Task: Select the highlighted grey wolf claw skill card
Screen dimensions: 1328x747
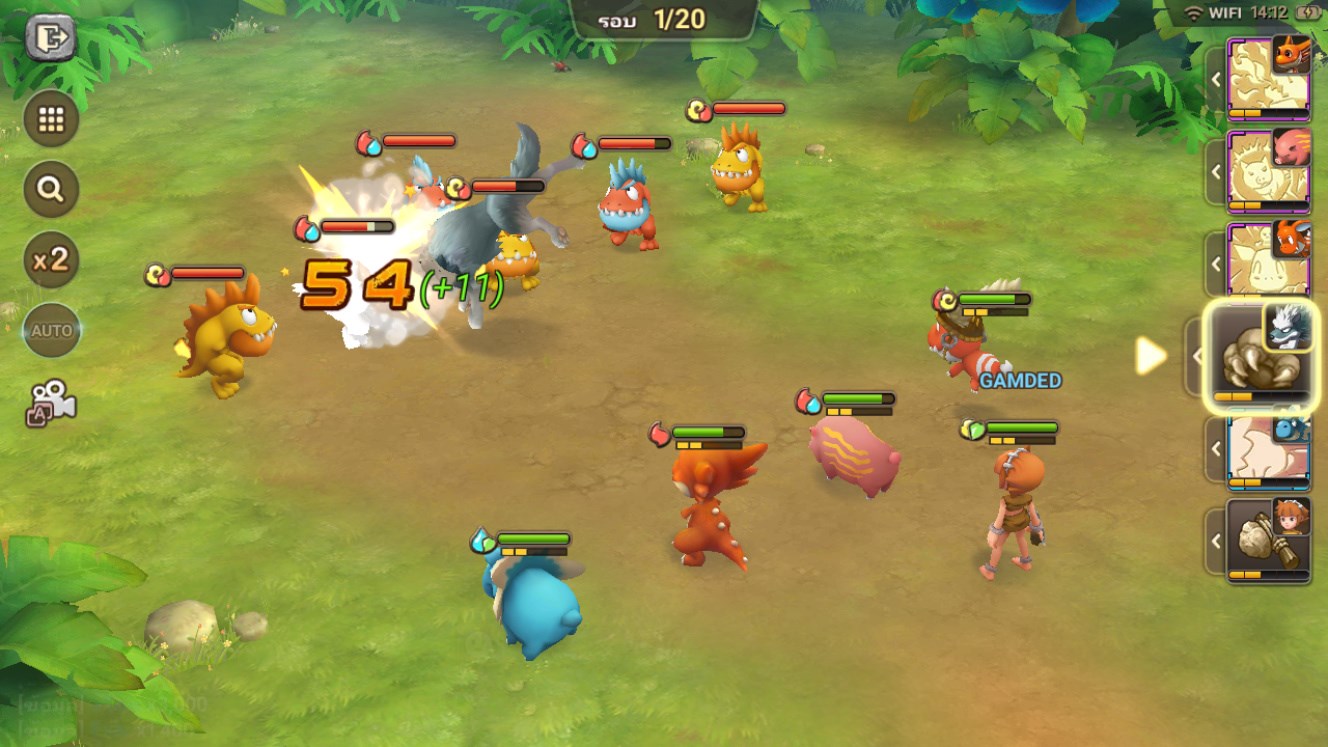Action: click(1261, 357)
